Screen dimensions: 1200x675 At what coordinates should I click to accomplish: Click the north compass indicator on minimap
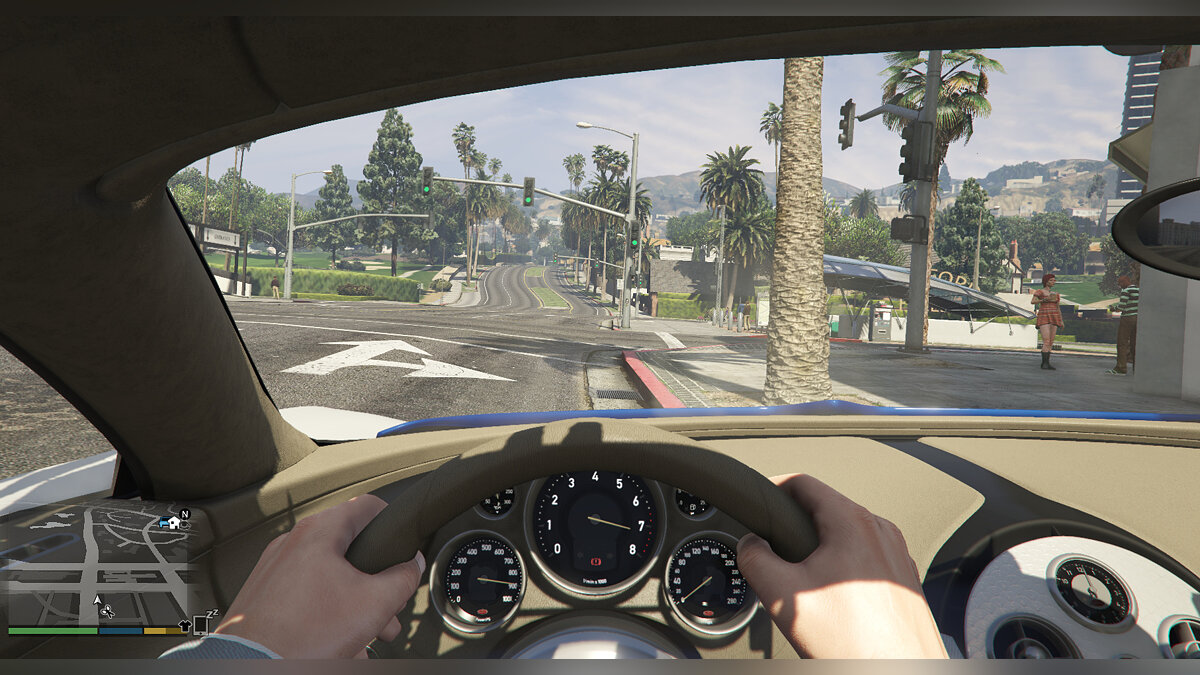coord(185,513)
